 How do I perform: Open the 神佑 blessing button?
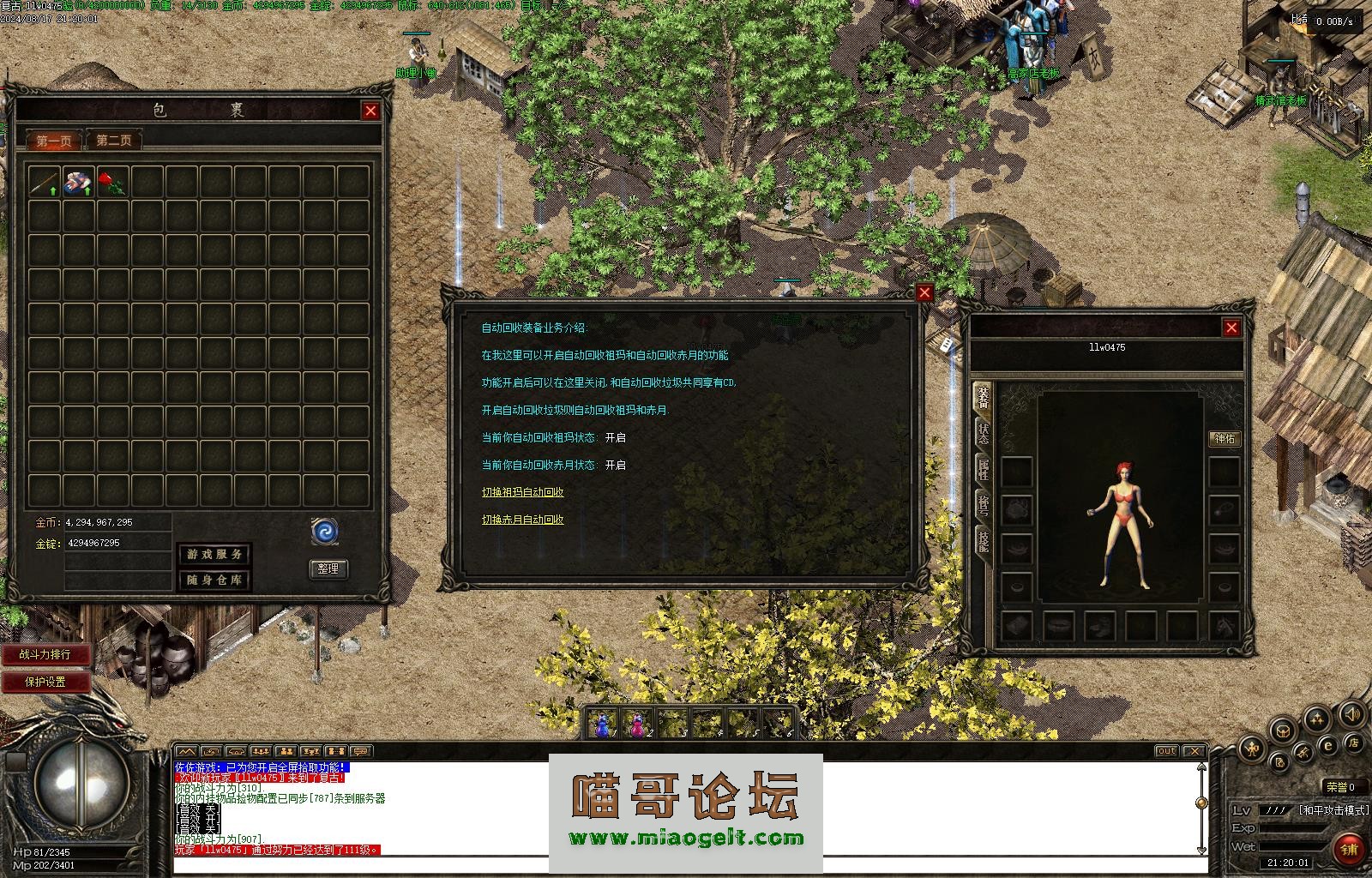click(x=1225, y=439)
